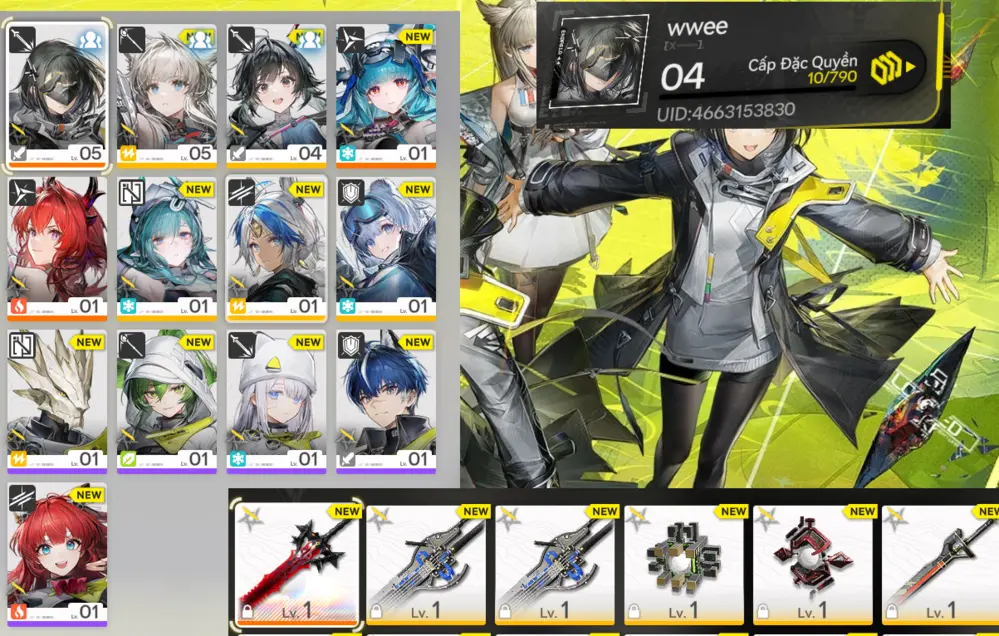The width and height of the screenshot is (999, 636).
Task: Select the masked operator card at level 05
Action: [x=58, y=94]
